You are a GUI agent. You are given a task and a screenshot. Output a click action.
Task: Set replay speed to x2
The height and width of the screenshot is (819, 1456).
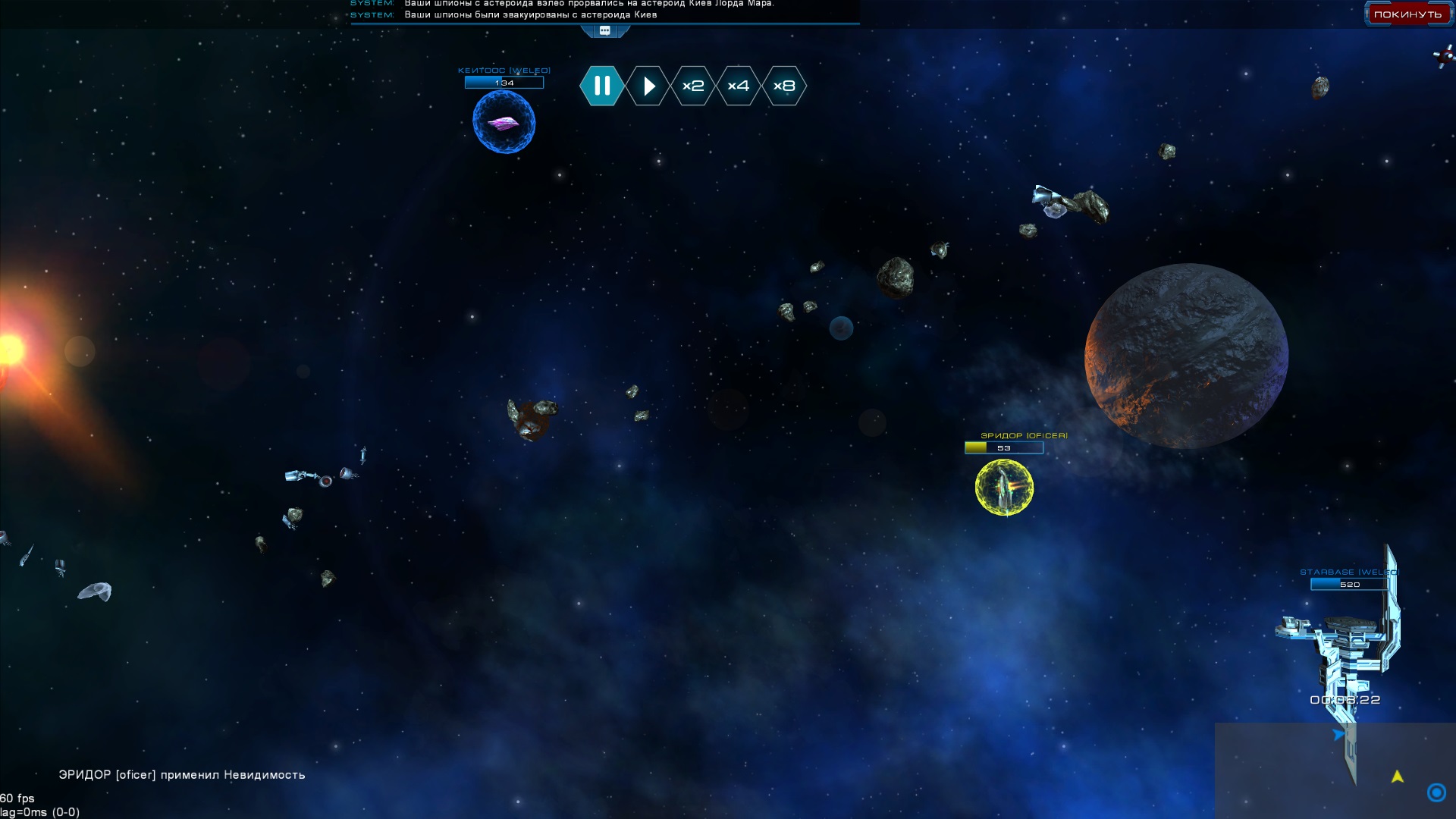point(693,86)
